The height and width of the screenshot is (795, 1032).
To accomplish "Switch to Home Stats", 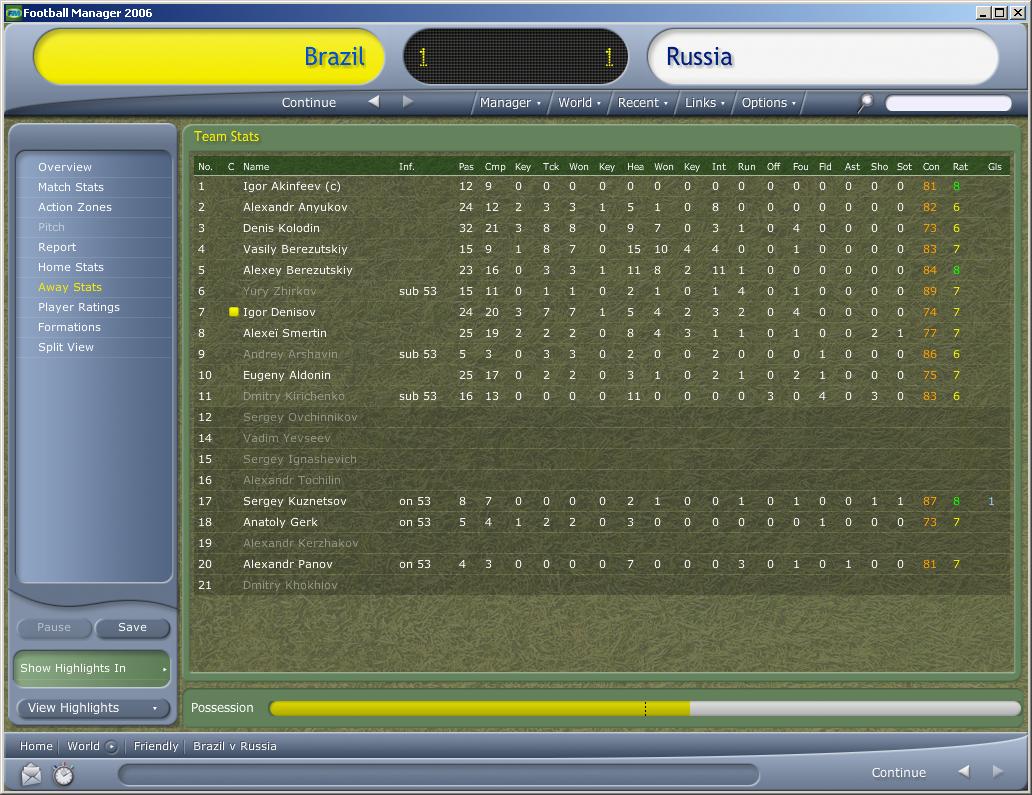I will [71, 267].
